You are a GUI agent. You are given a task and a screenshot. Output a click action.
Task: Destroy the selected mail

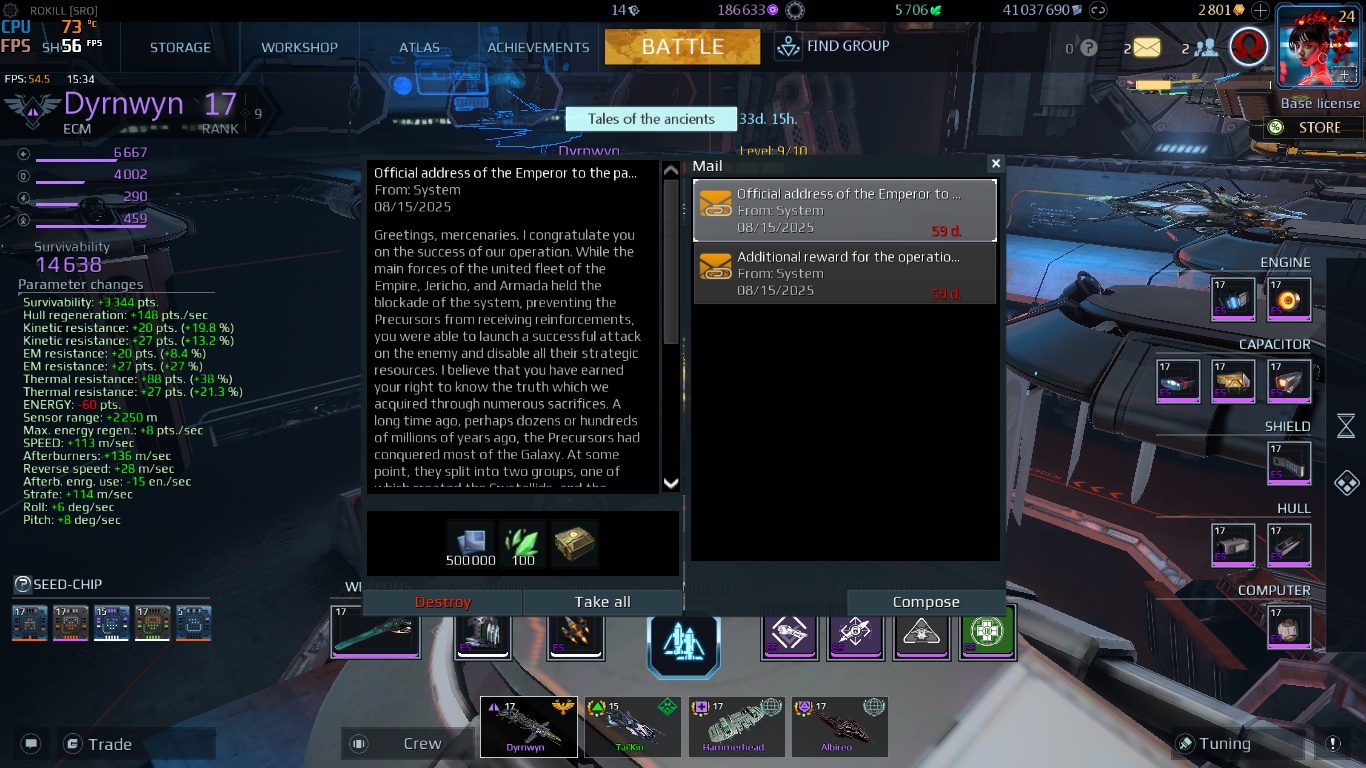pyautogui.click(x=442, y=602)
